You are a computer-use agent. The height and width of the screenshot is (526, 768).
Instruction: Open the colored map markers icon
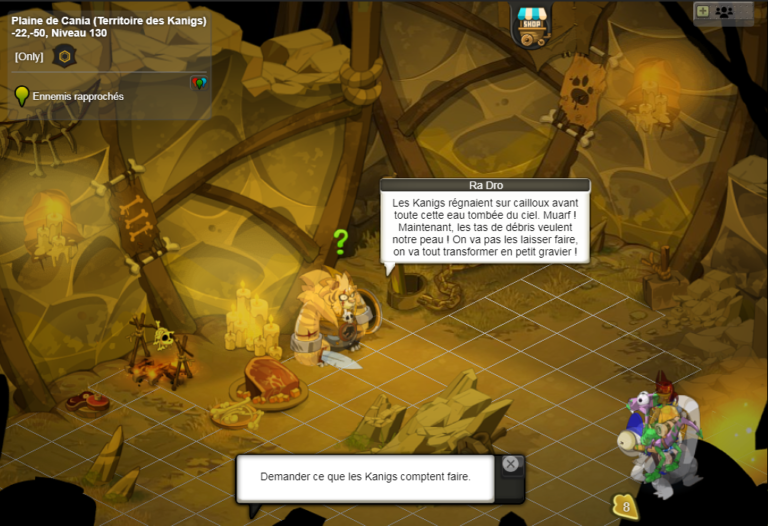(198, 83)
